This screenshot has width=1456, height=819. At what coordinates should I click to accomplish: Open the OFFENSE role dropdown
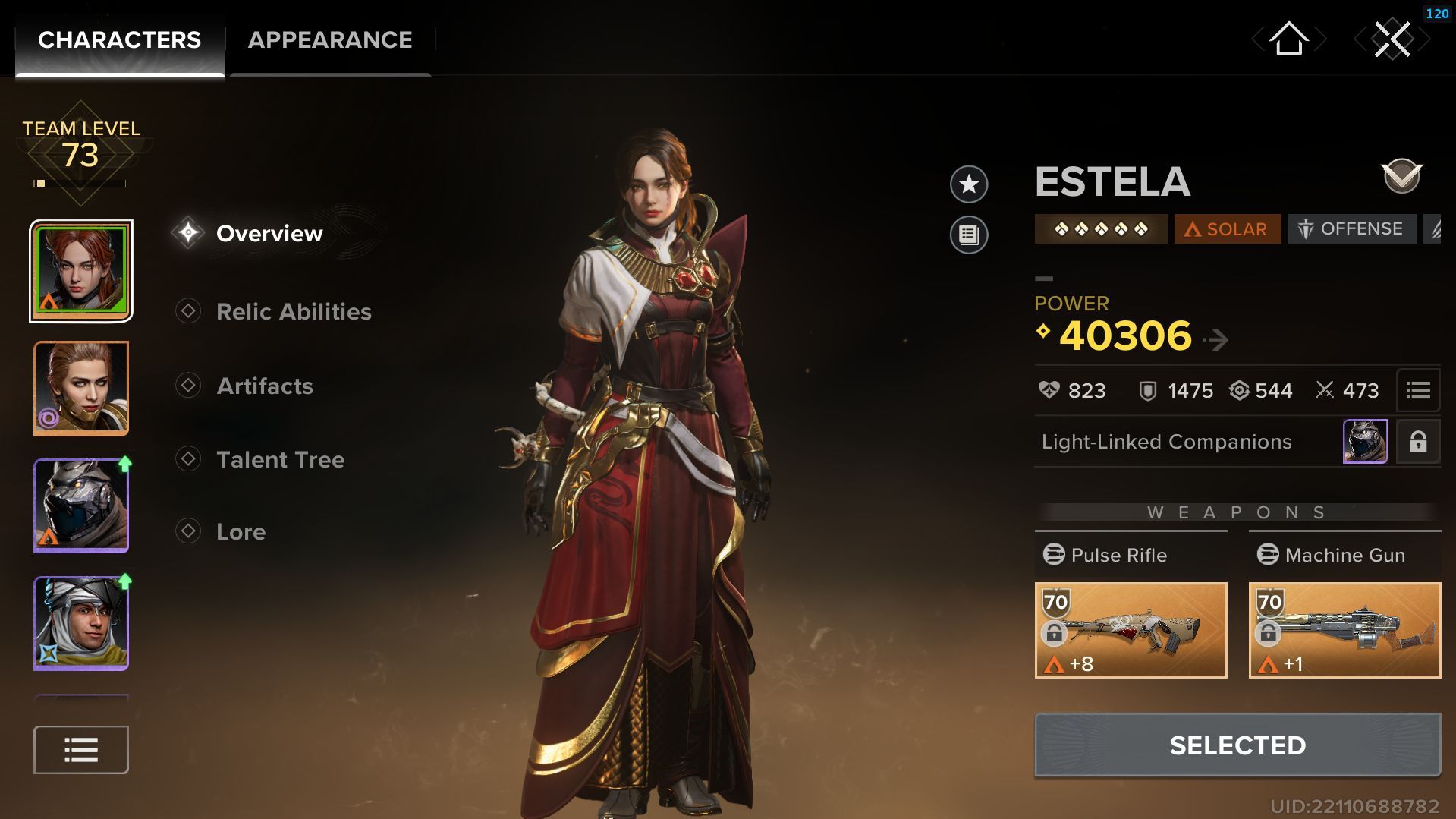[x=1352, y=228]
